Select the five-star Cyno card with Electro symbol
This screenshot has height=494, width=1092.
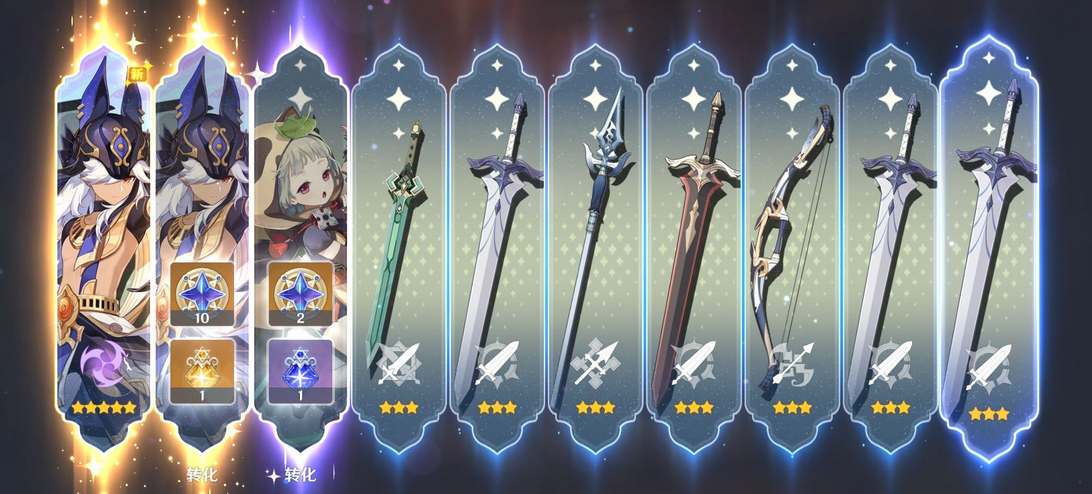103,250
